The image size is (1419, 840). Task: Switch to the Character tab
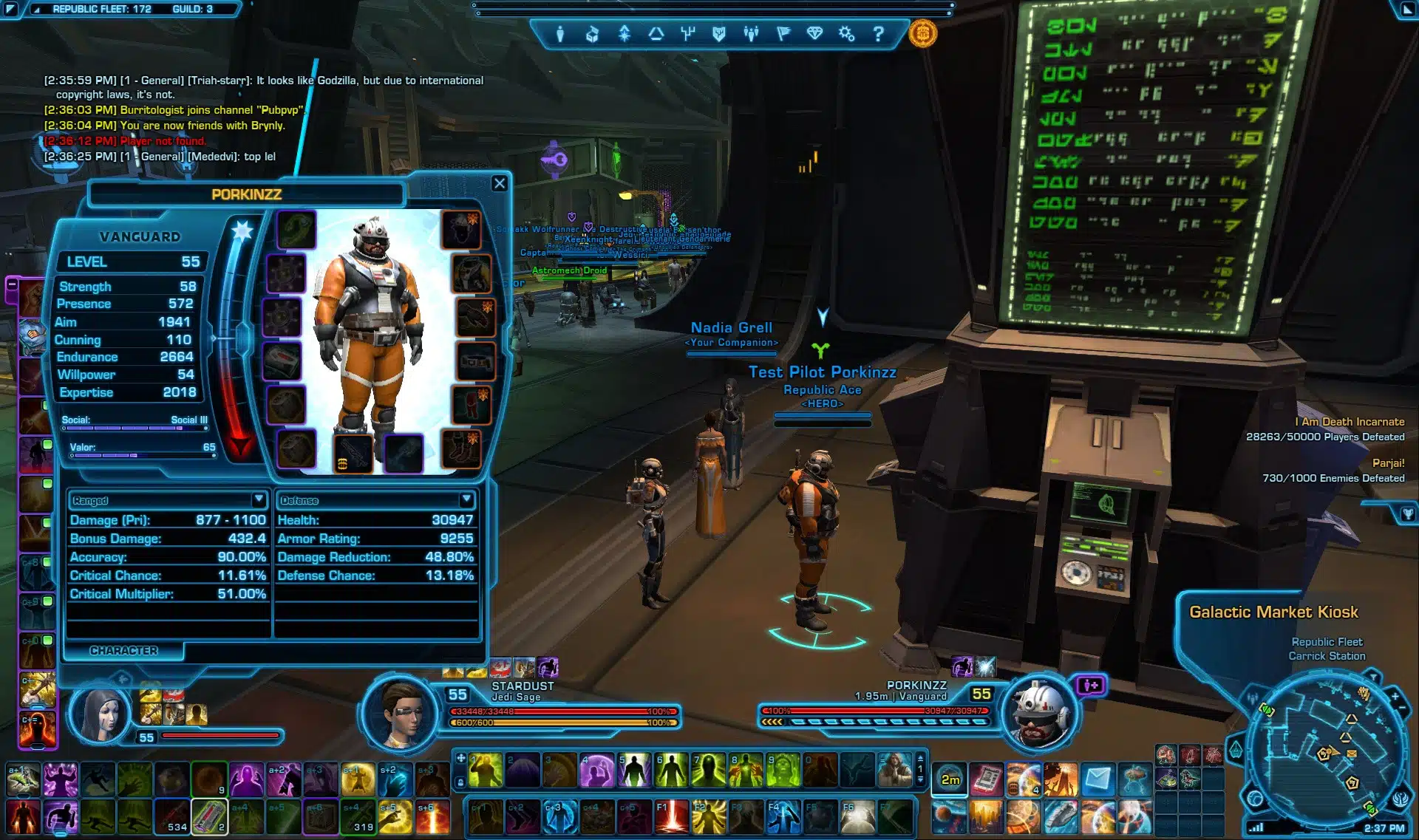[x=123, y=650]
